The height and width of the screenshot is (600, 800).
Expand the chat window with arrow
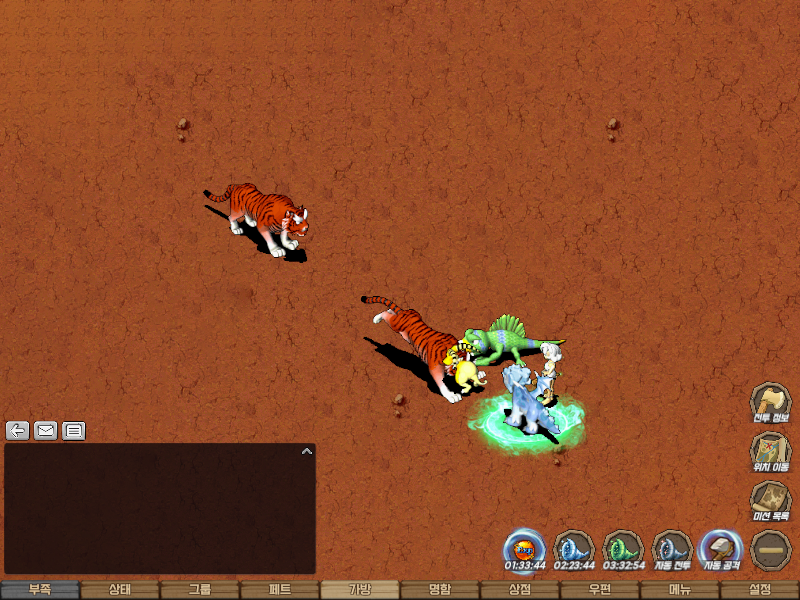click(307, 452)
